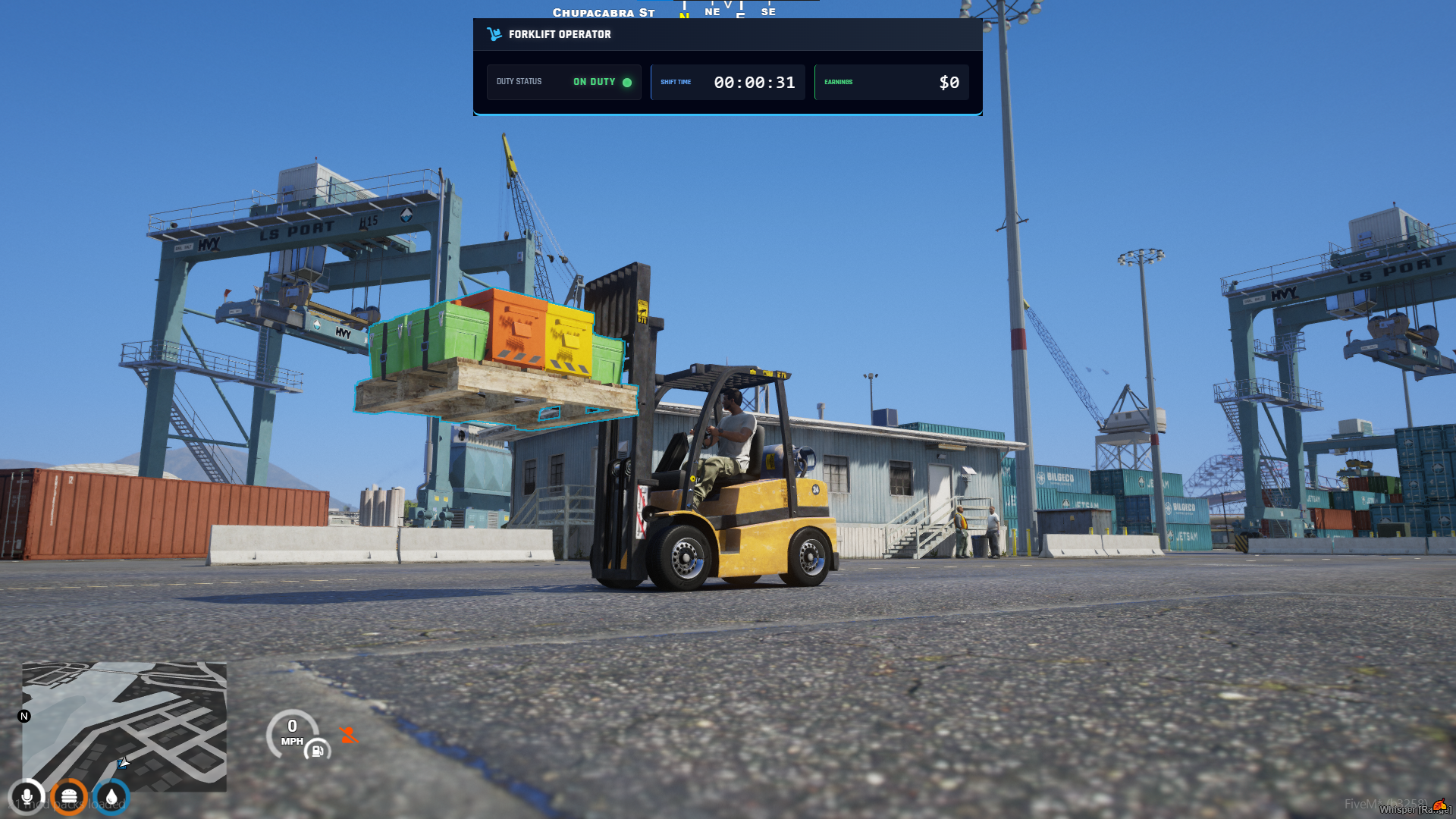Image resolution: width=1456 pixels, height=819 pixels.
Task: Select the water drop thirst icon
Action: [x=111, y=797]
